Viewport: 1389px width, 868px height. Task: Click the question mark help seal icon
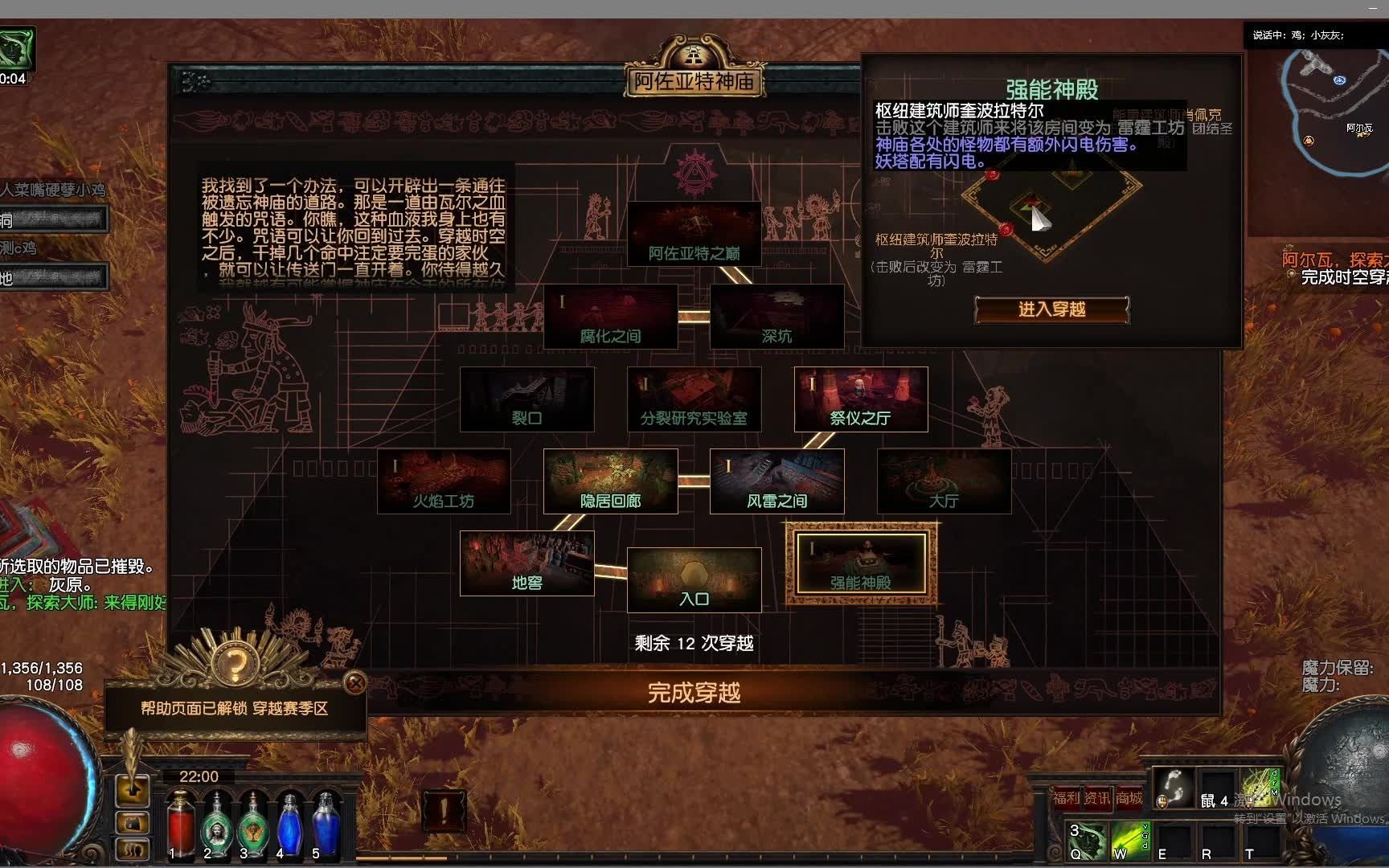tap(236, 664)
